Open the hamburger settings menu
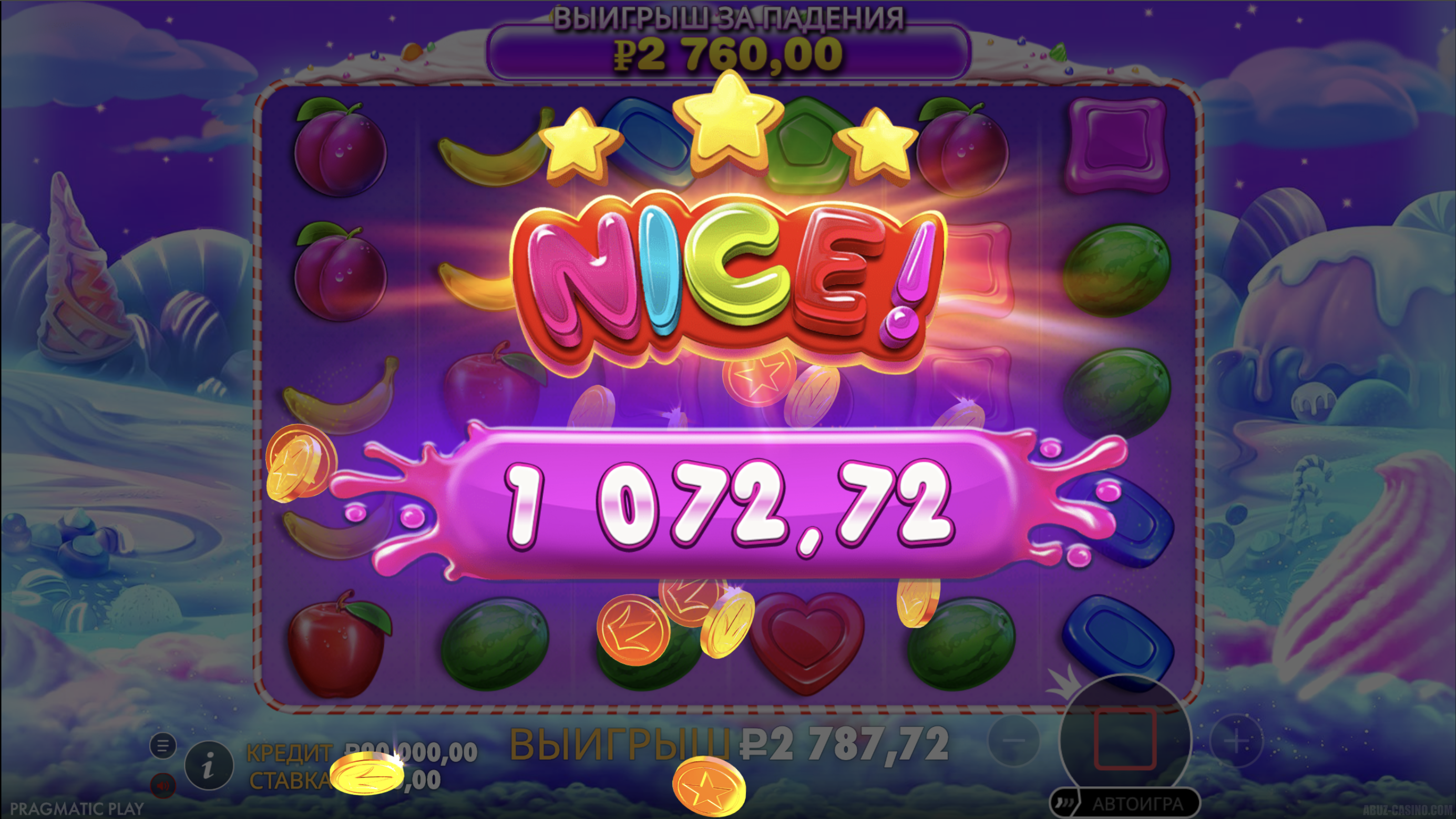 [x=163, y=746]
